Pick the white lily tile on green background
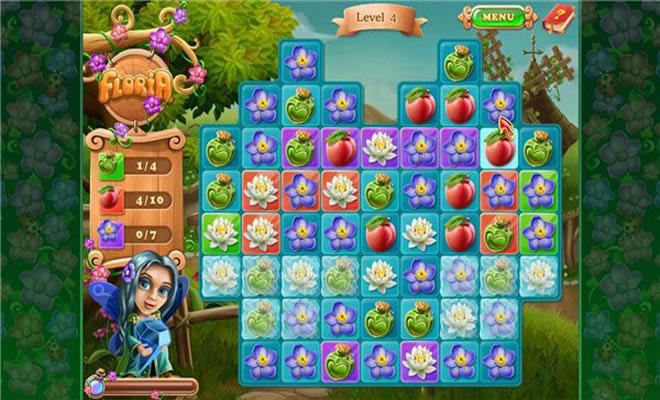Viewport: 660px width, 400px height. tap(220, 232)
